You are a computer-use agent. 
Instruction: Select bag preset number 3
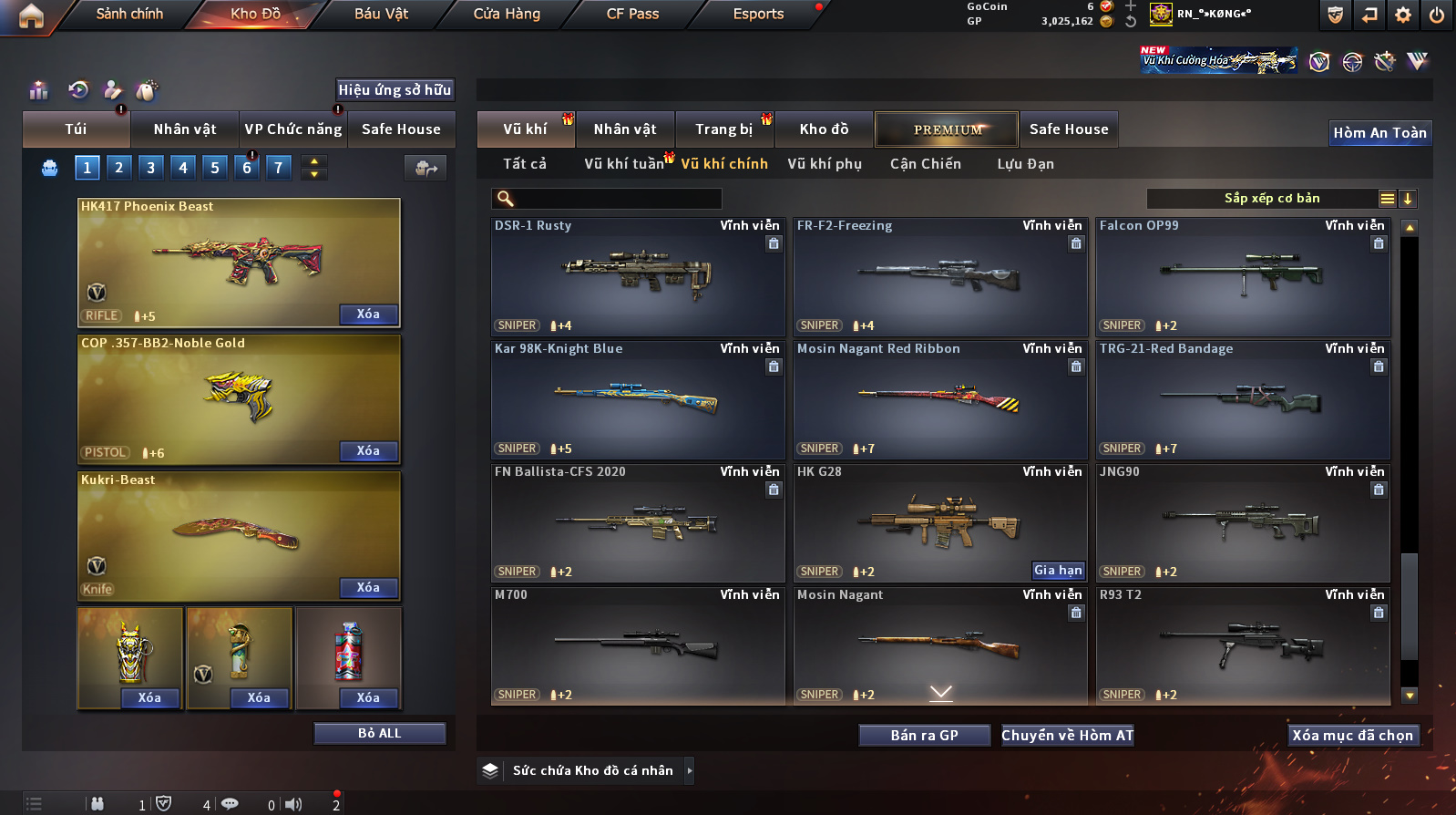coord(150,167)
